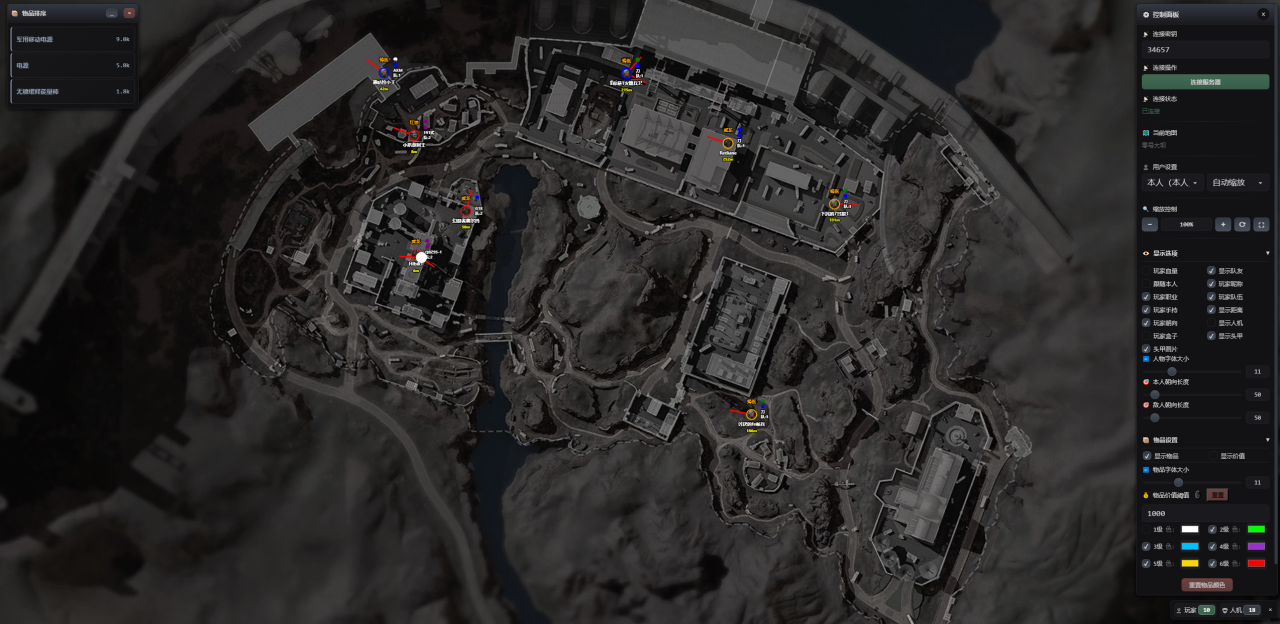Select the 军用移动电源 9.0k item row
This screenshot has height=624, width=1280.
pos(72,39)
